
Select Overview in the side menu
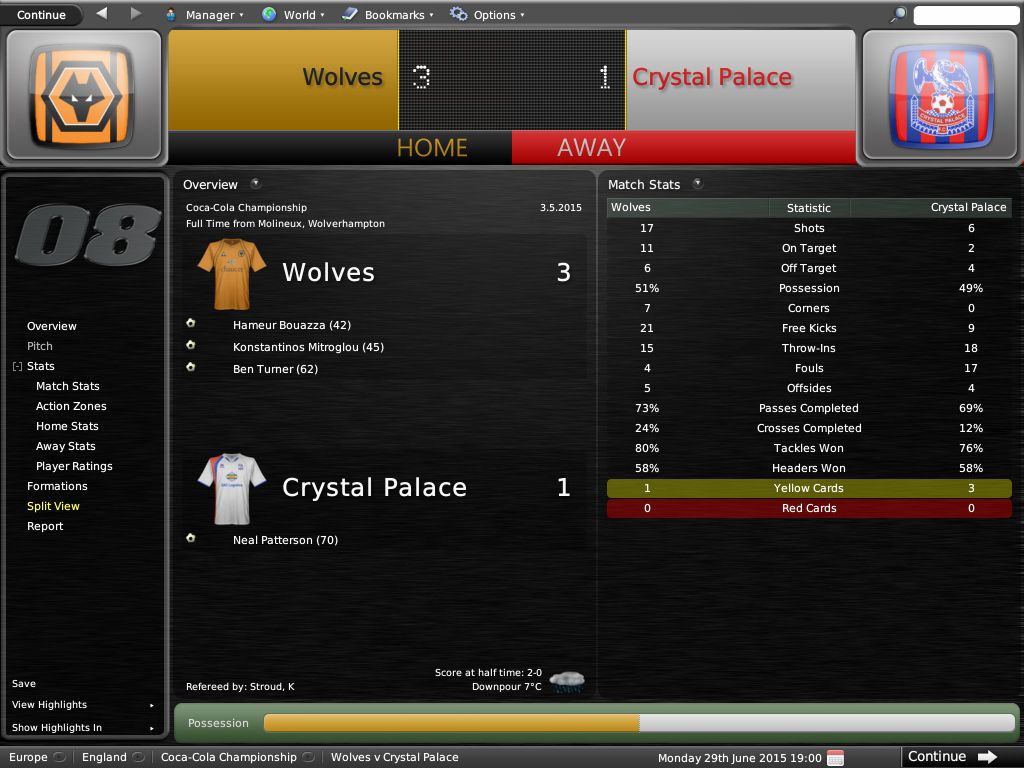52,326
